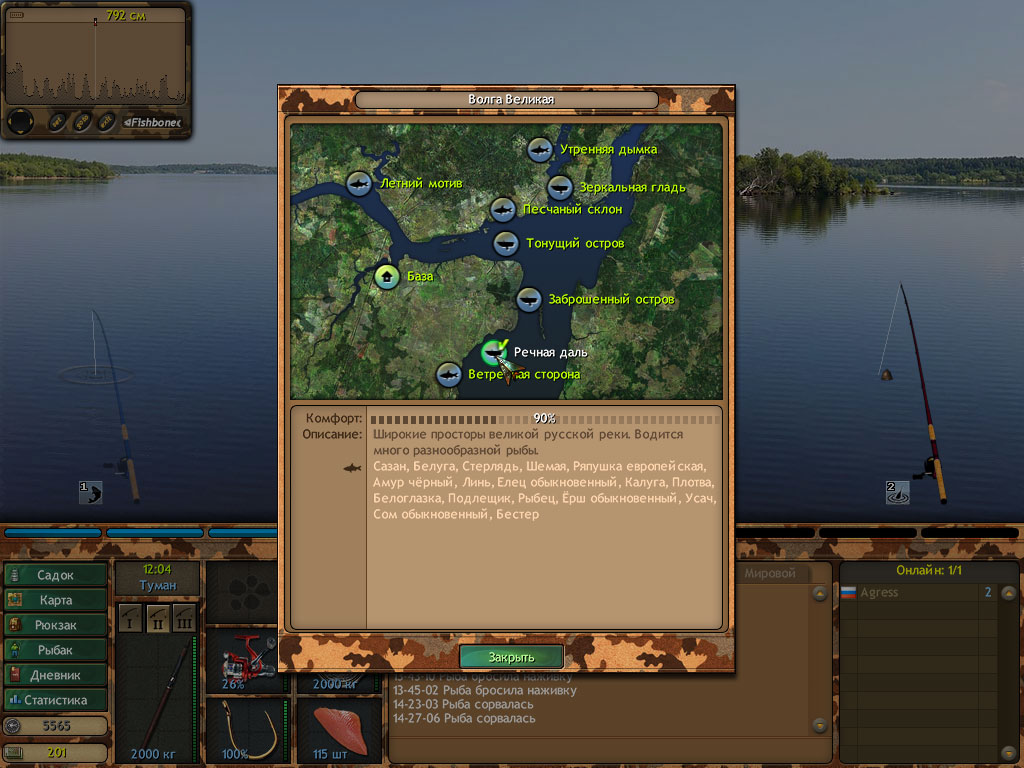Show the Рыбак fisherman profile
This screenshot has height=768, width=1024.
(56, 650)
